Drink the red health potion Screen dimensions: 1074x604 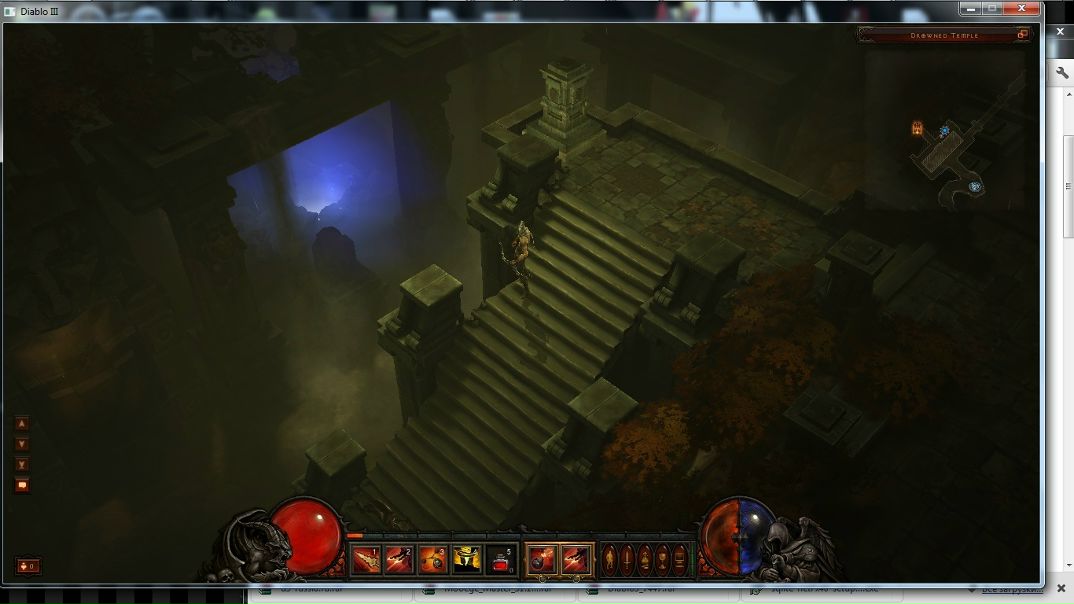500,560
